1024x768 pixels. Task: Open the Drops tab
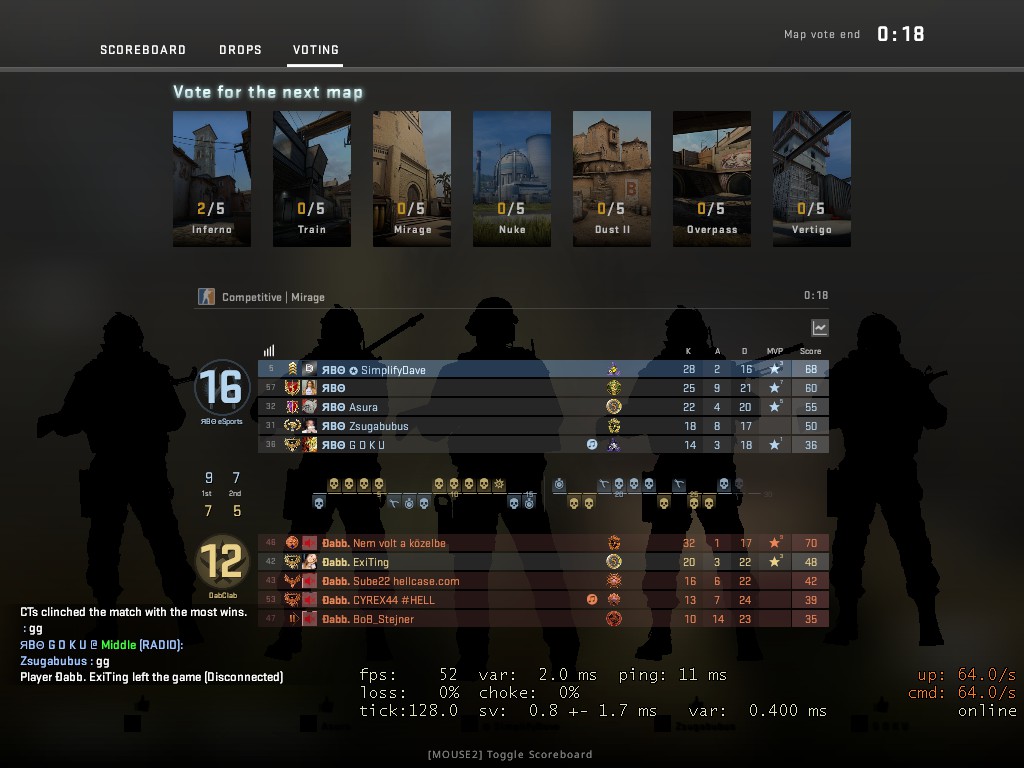click(240, 50)
